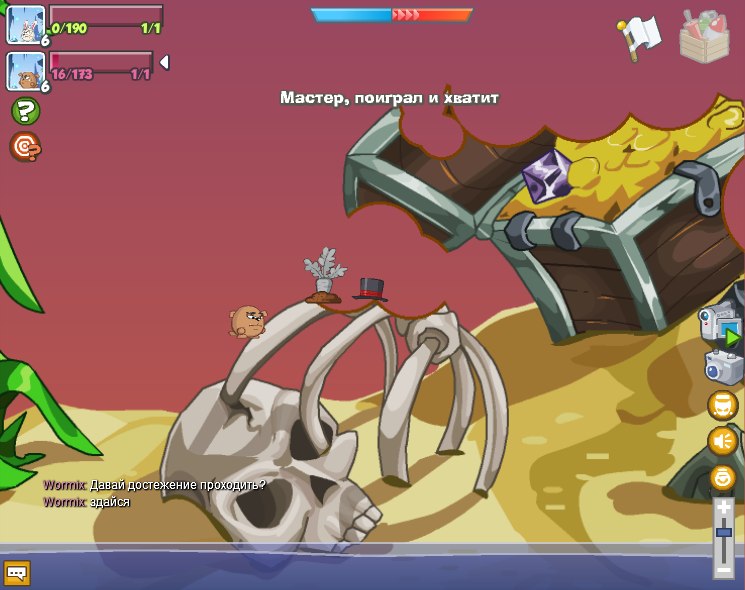
Task: Click the round orange button above the zoom slider
Action: [722, 477]
